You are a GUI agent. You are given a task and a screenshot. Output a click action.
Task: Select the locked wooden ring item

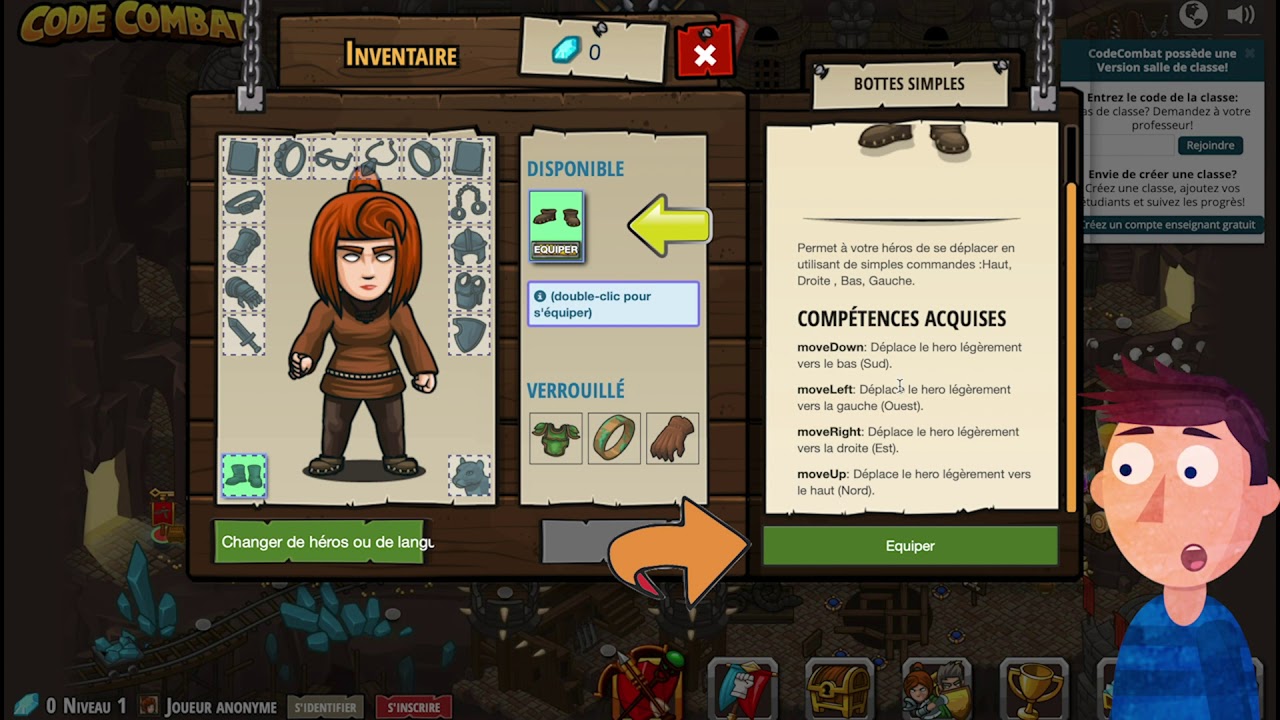click(614, 438)
